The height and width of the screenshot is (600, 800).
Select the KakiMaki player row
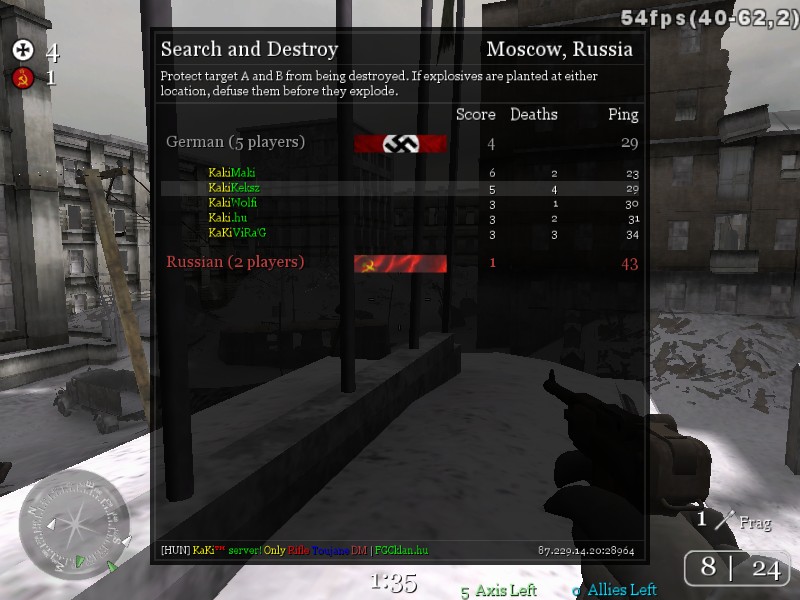pos(232,173)
